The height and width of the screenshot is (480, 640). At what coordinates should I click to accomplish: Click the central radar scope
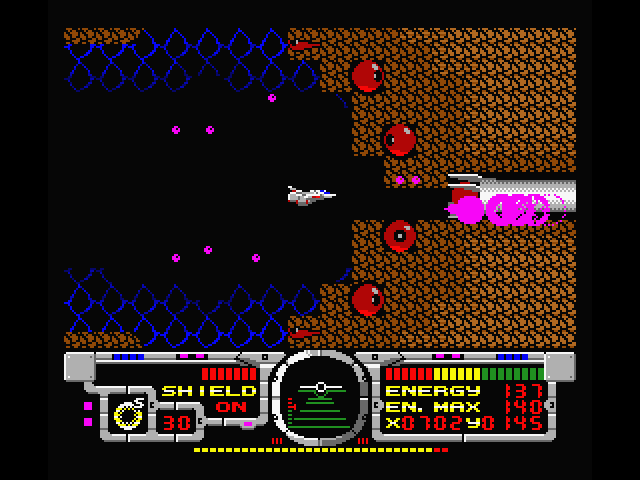[320, 398]
